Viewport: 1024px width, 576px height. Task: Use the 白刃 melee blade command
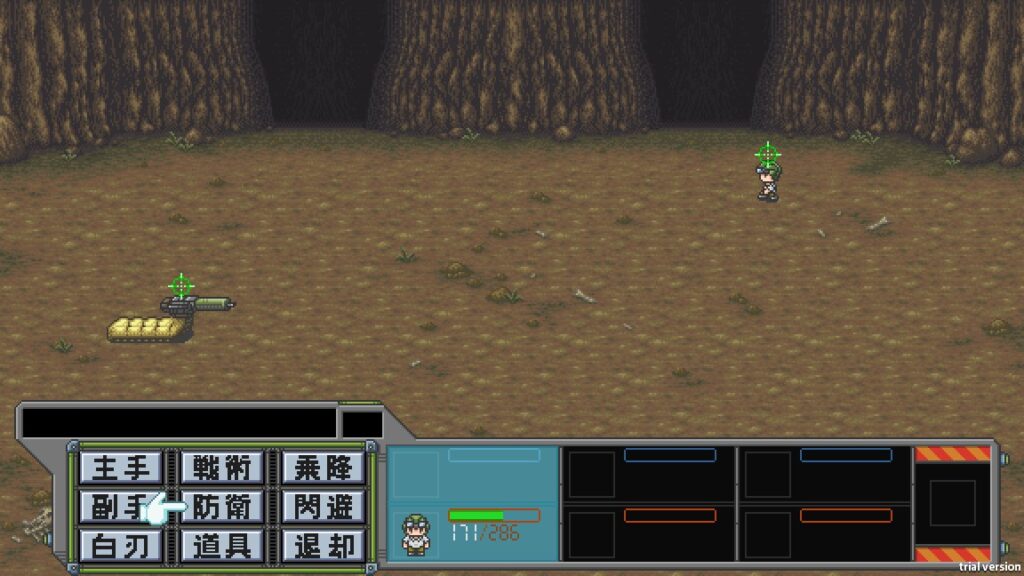120,545
